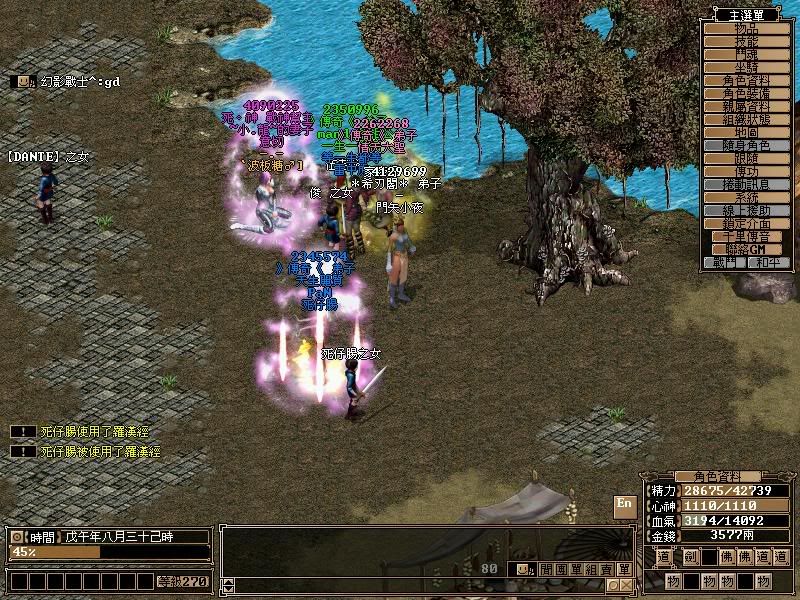Open the 技能 skills menu entry
This screenshot has height=600, width=800.
tap(746, 41)
